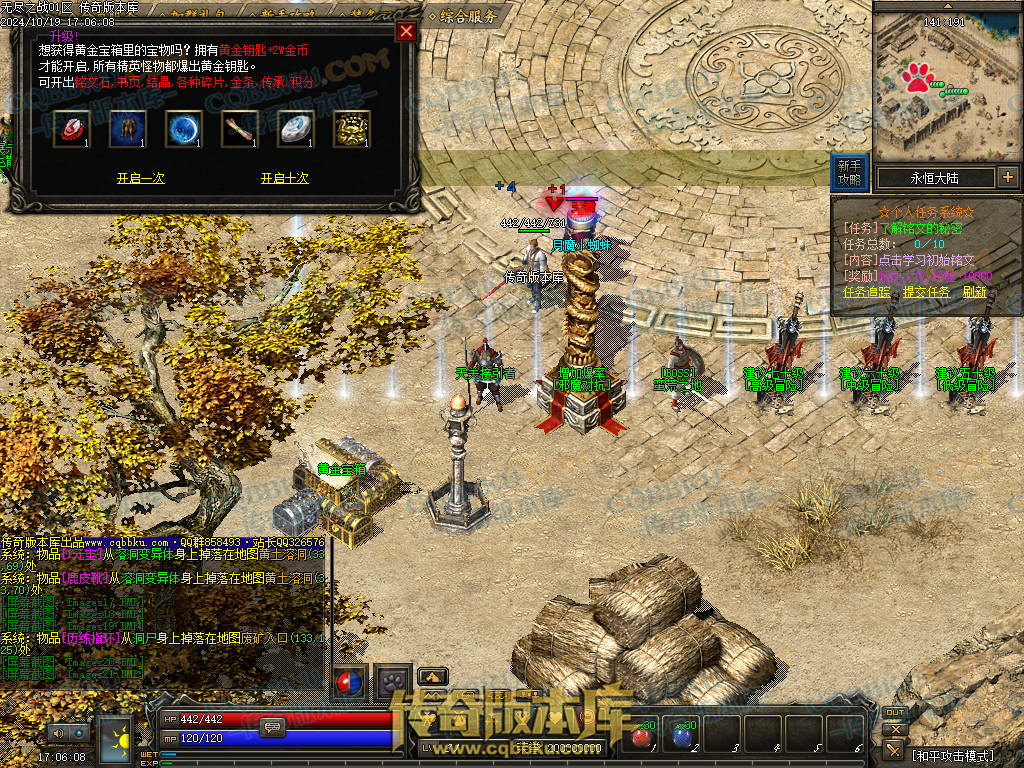Click the 任务追踪 quest tracking link
This screenshot has width=1024, height=768.
pyautogui.click(x=868, y=292)
